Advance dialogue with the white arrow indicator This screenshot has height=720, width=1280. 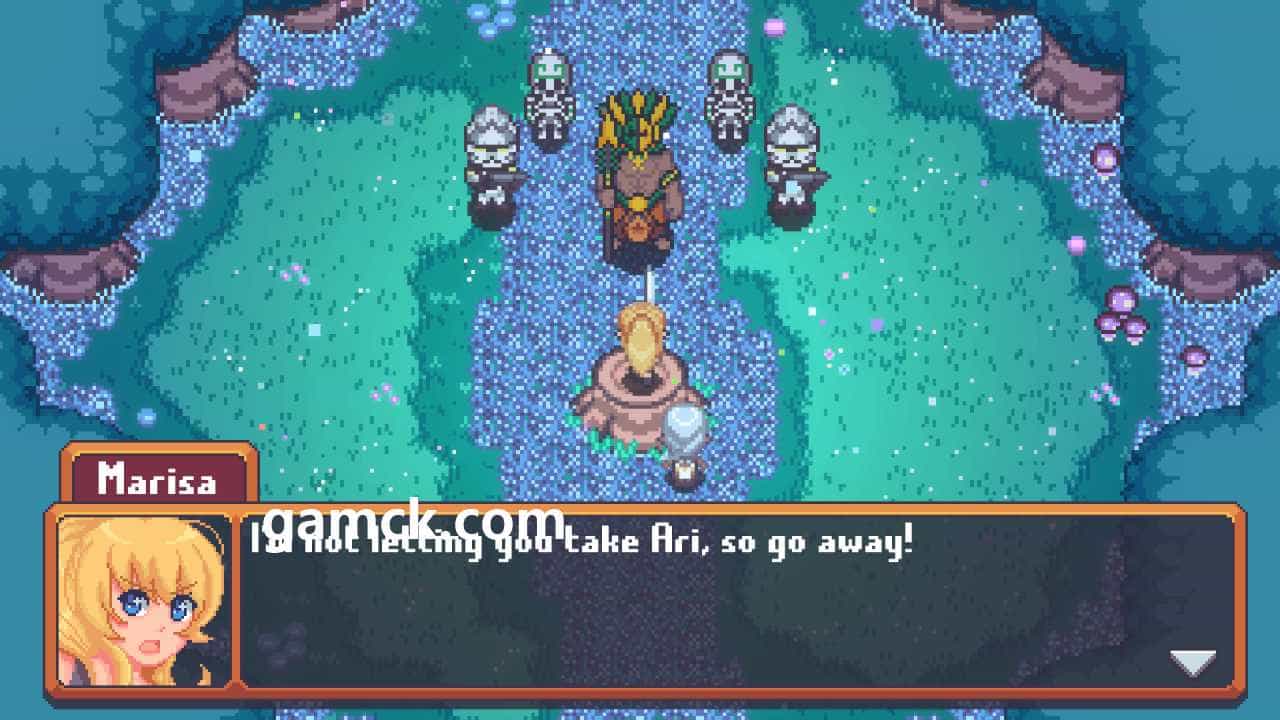[x=1192, y=661]
